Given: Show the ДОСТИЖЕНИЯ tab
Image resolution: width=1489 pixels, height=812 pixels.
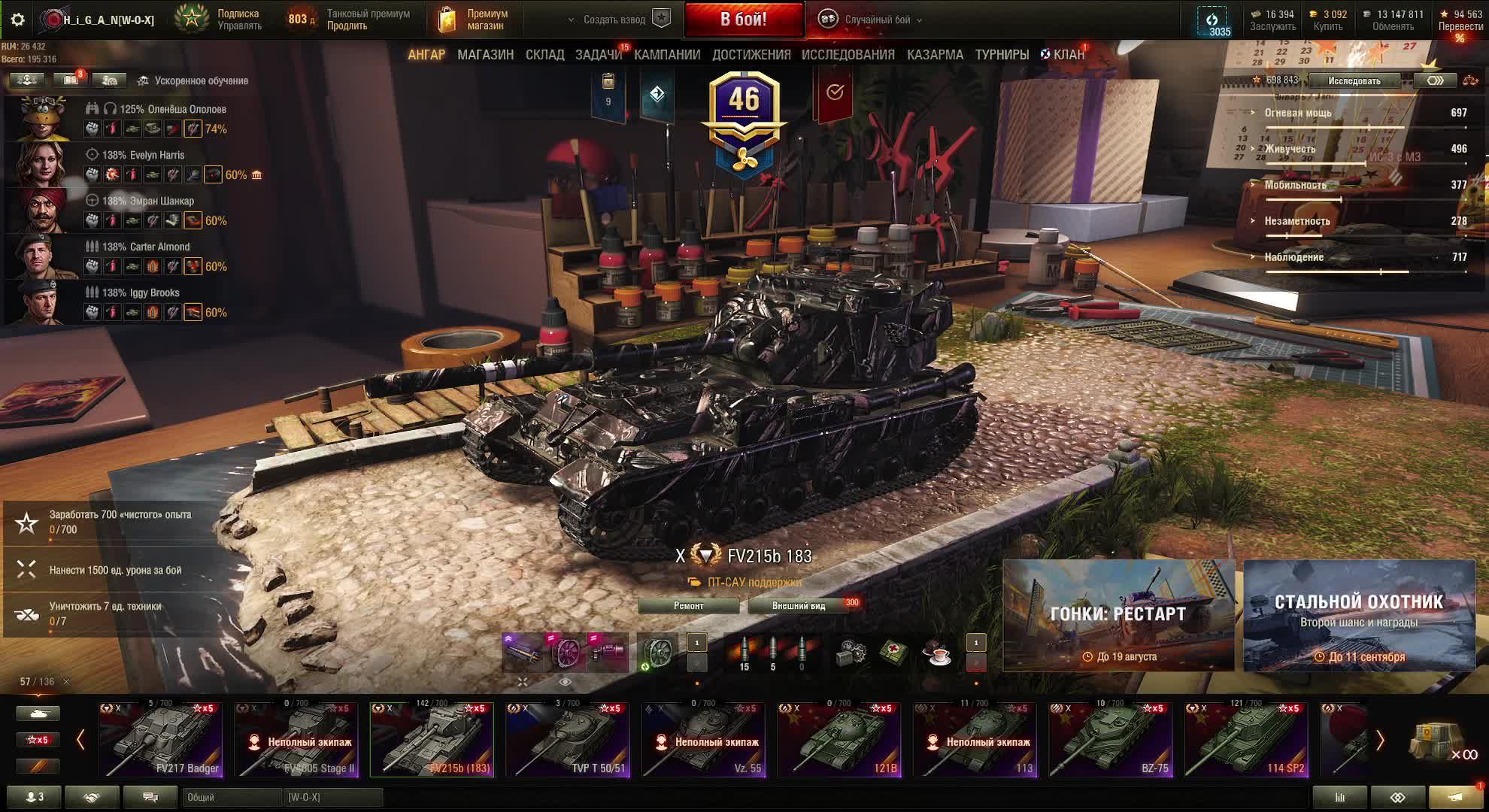Looking at the screenshot, I should [751, 55].
